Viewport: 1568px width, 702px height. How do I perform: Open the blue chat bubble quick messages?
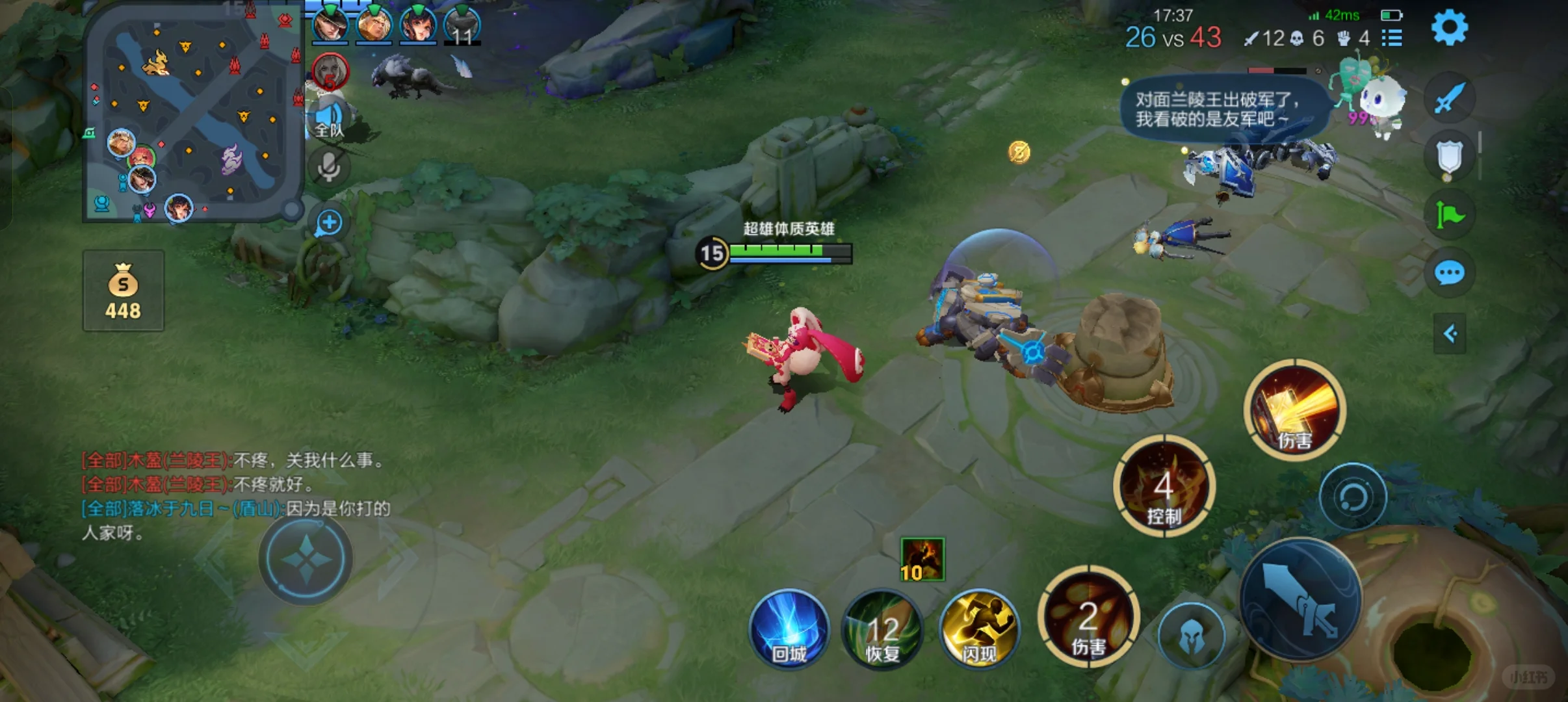pyautogui.click(x=1449, y=273)
